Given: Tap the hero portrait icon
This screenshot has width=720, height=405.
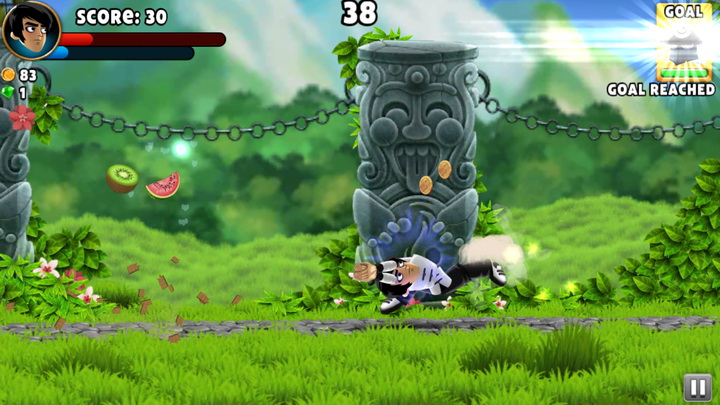Looking at the screenshot, I should (x=30, y=30).
